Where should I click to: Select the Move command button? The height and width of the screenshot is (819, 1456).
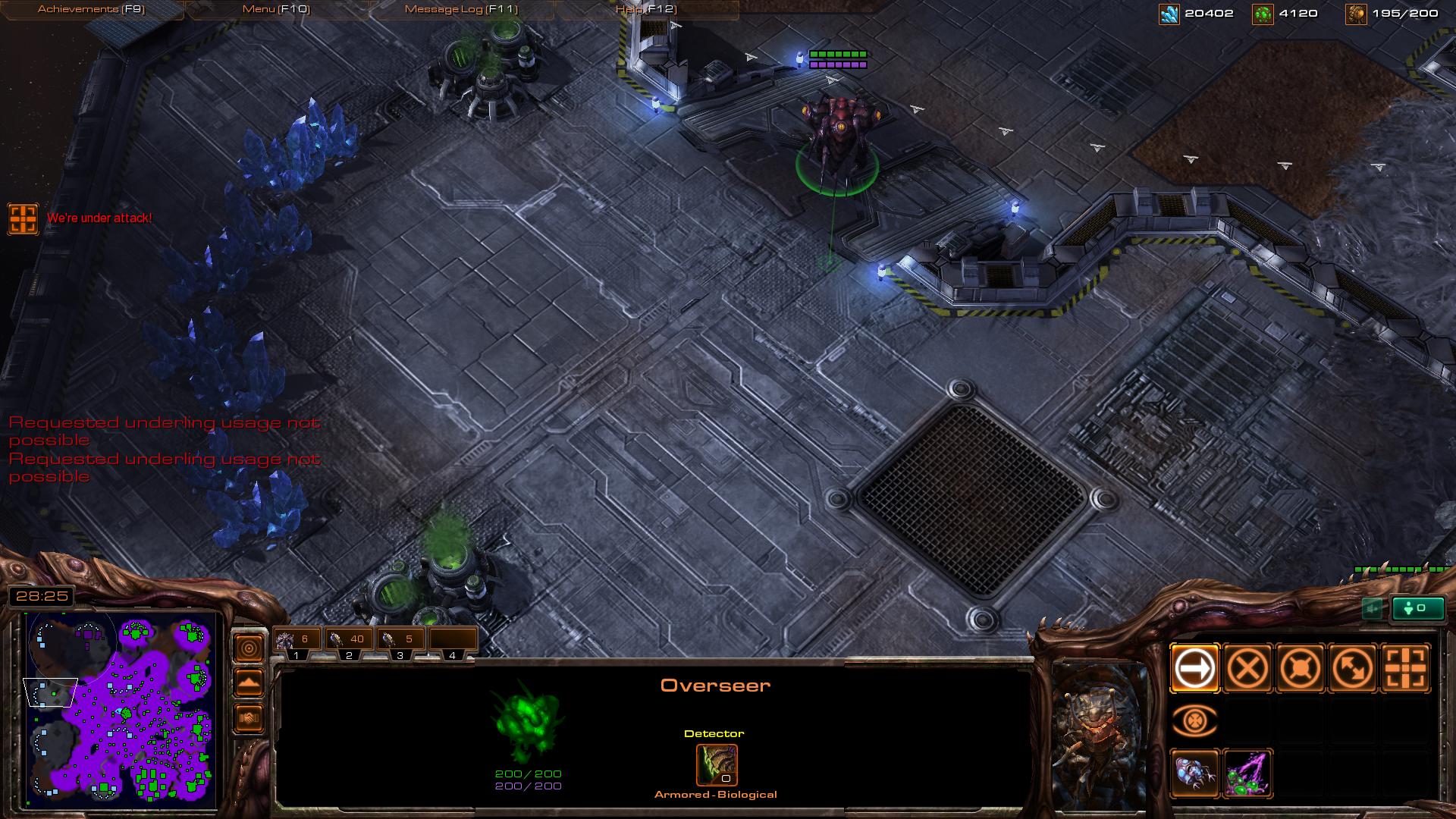tap(1194, 668)
